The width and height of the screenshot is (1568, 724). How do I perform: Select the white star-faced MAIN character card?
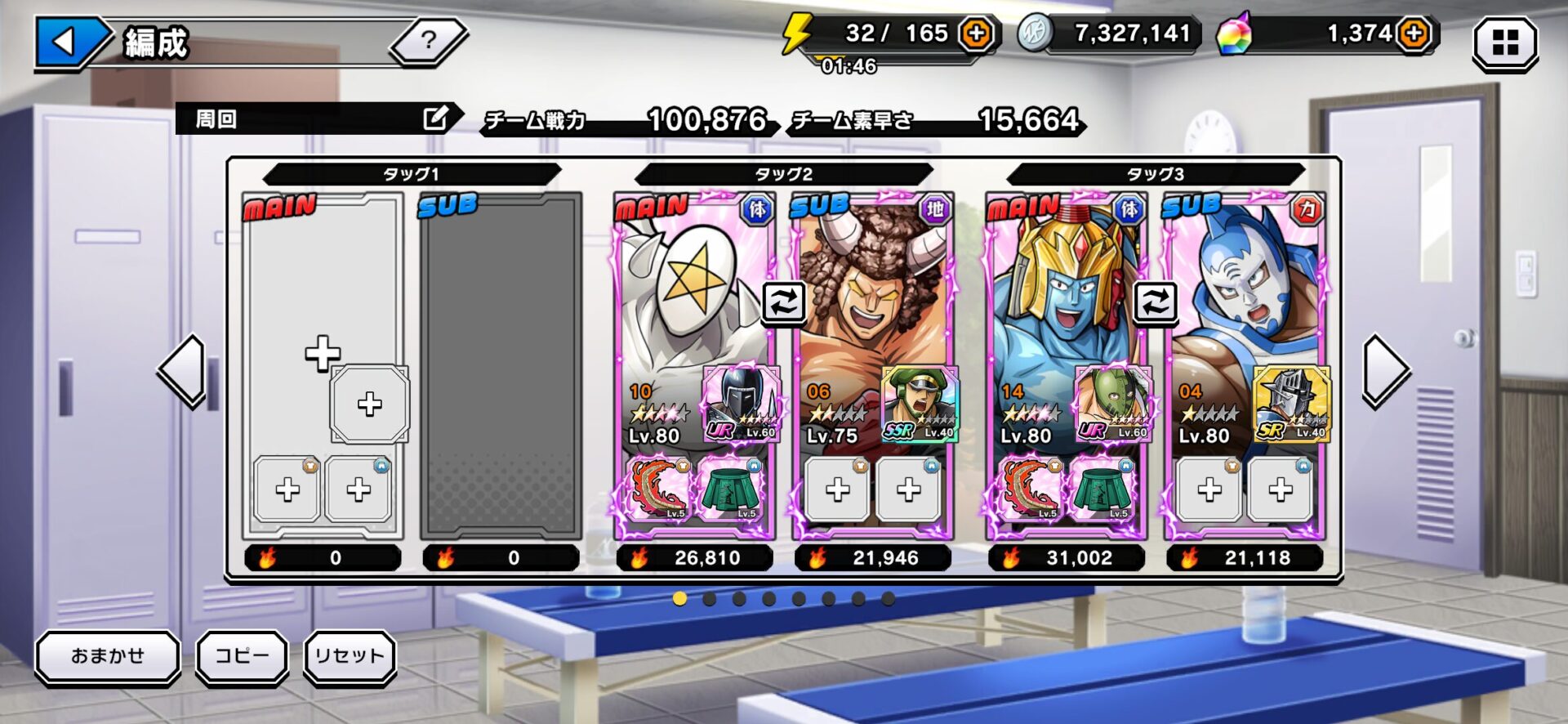click(x=686, y=302)
